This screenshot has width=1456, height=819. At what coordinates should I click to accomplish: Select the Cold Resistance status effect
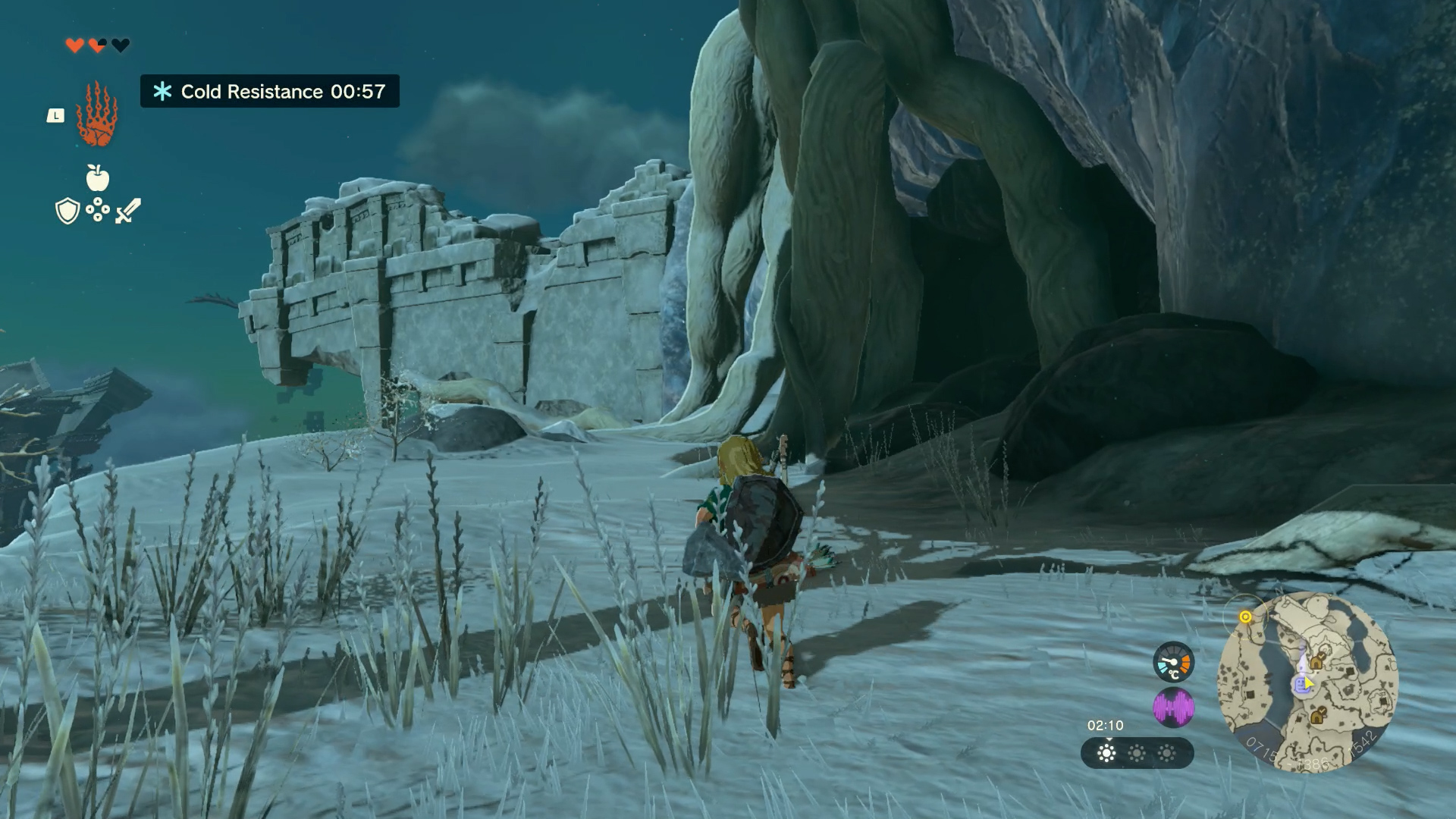click(270, 92)
